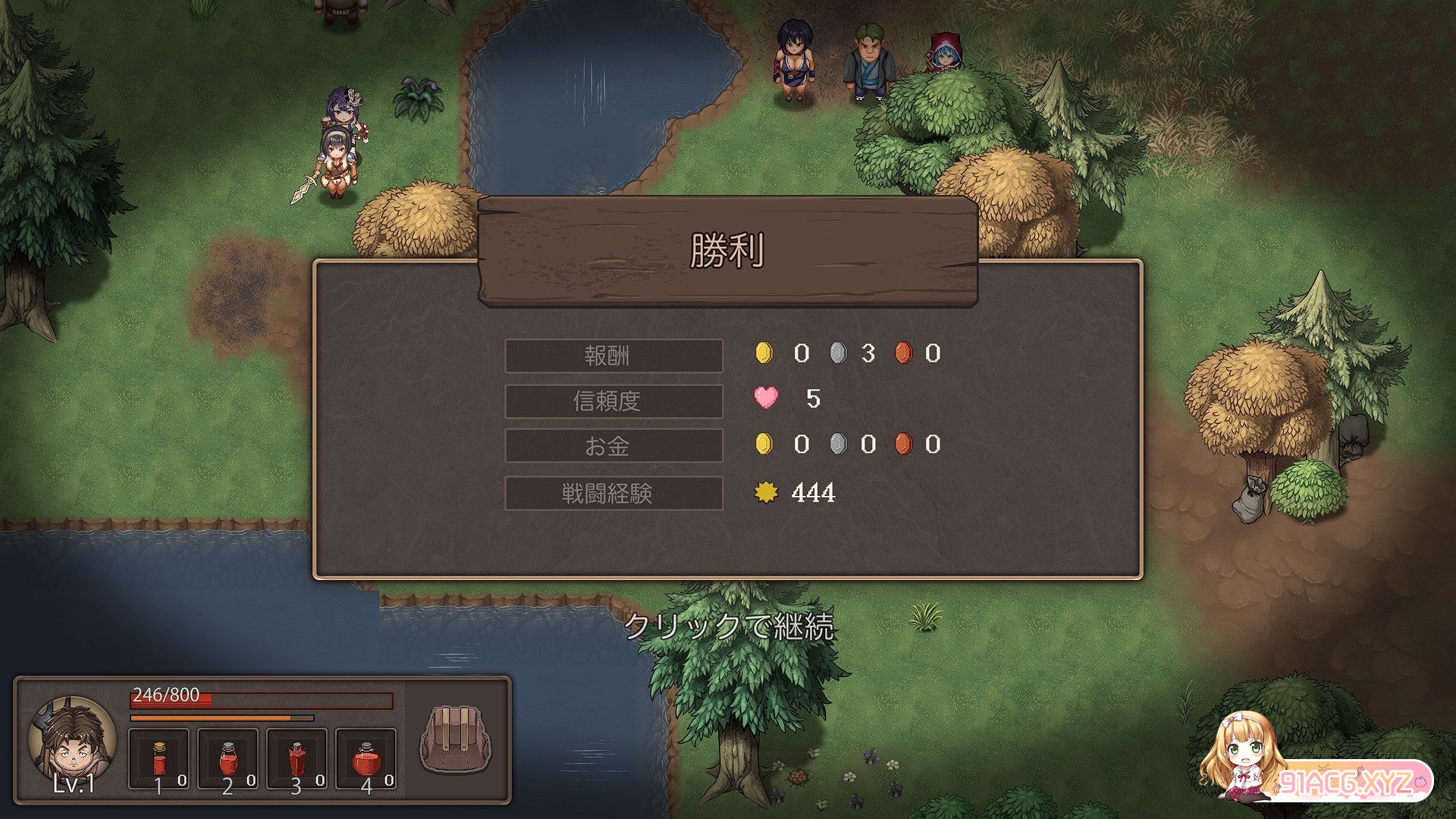Click the クリックで継続 continue prompt
Screen dimensions: 1456x819
point(729,626)
